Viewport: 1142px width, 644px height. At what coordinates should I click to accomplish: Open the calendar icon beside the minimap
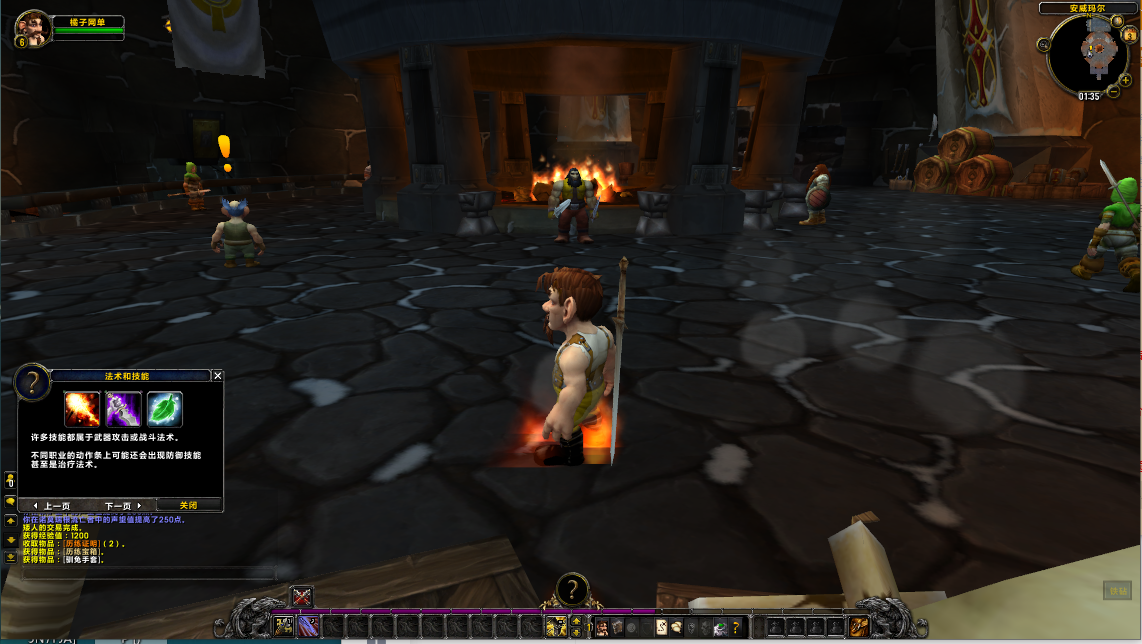1128,36
